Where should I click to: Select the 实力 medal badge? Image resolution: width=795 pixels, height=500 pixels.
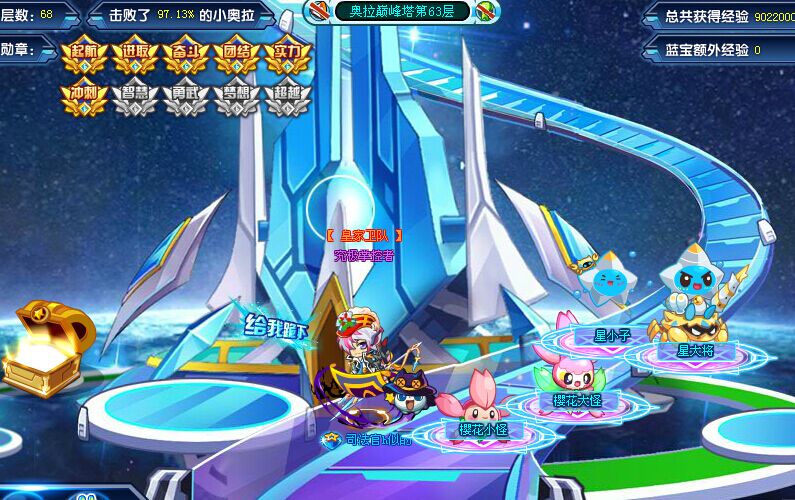point(288,57)
